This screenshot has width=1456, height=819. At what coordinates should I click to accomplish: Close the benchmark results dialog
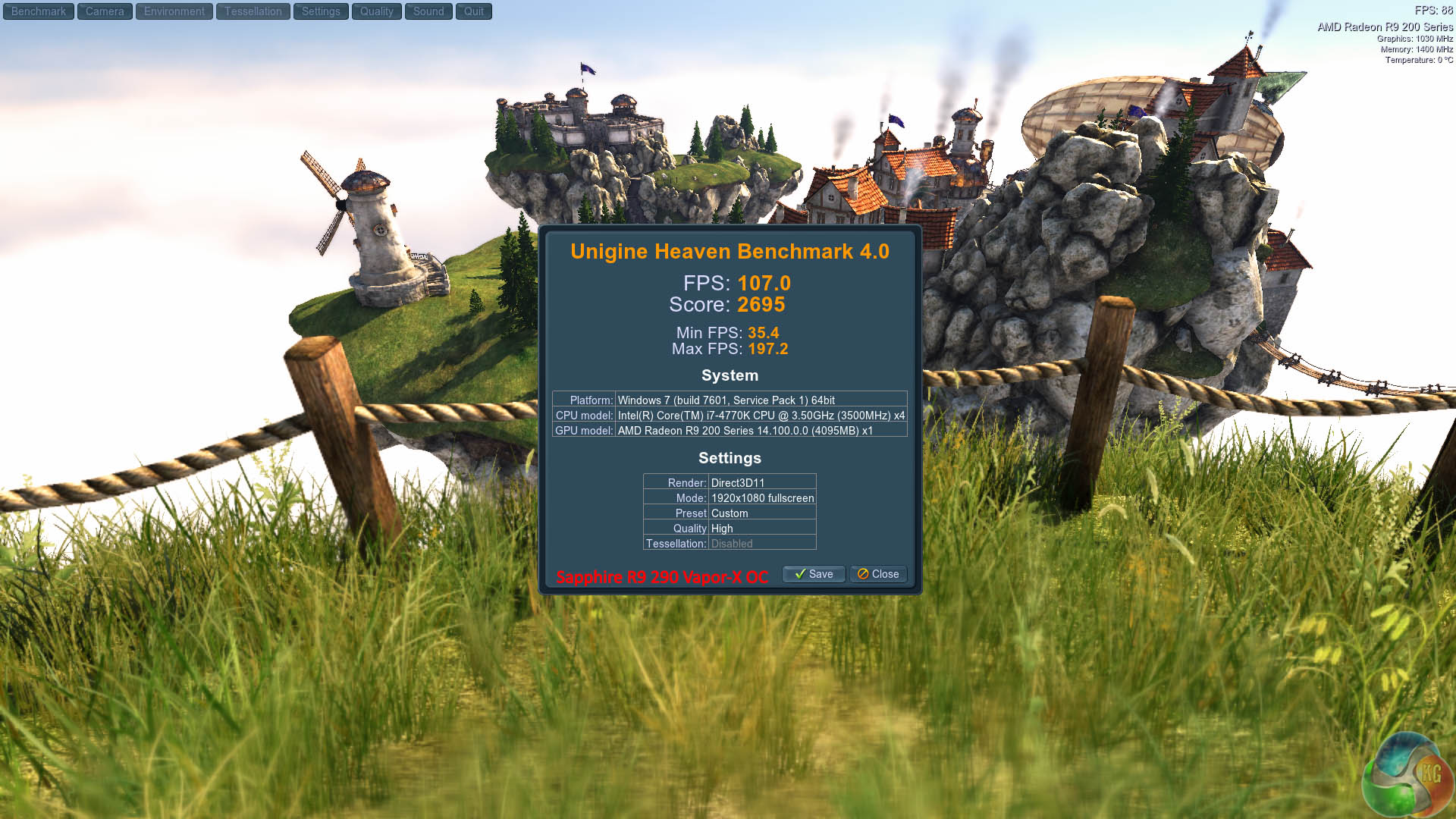pyautogui.click(x=878, y=574)
